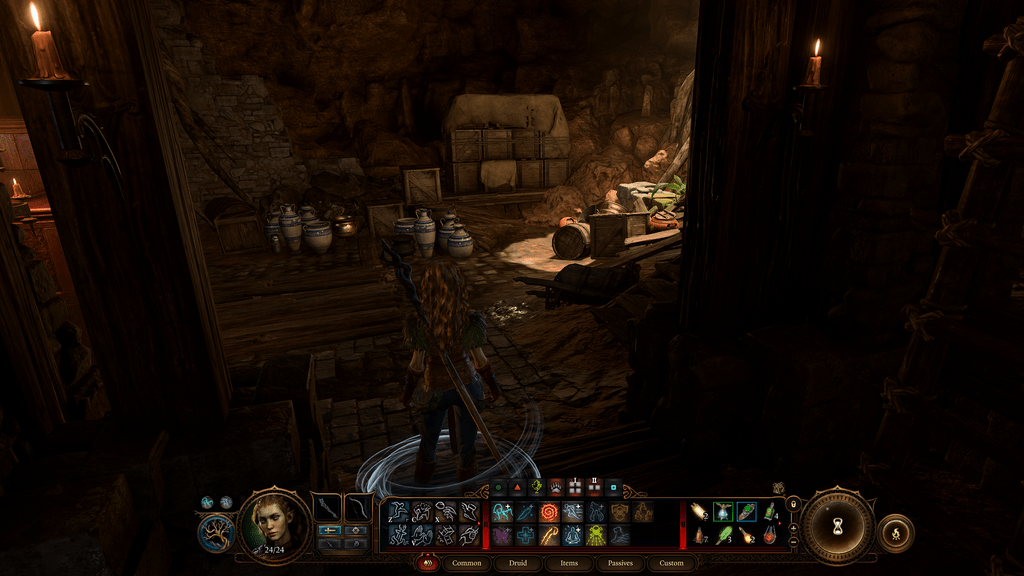The width and height of the screenshot is (1024, 576).
Task: Click the hourglass end turn button
Action: pos(838,525)
